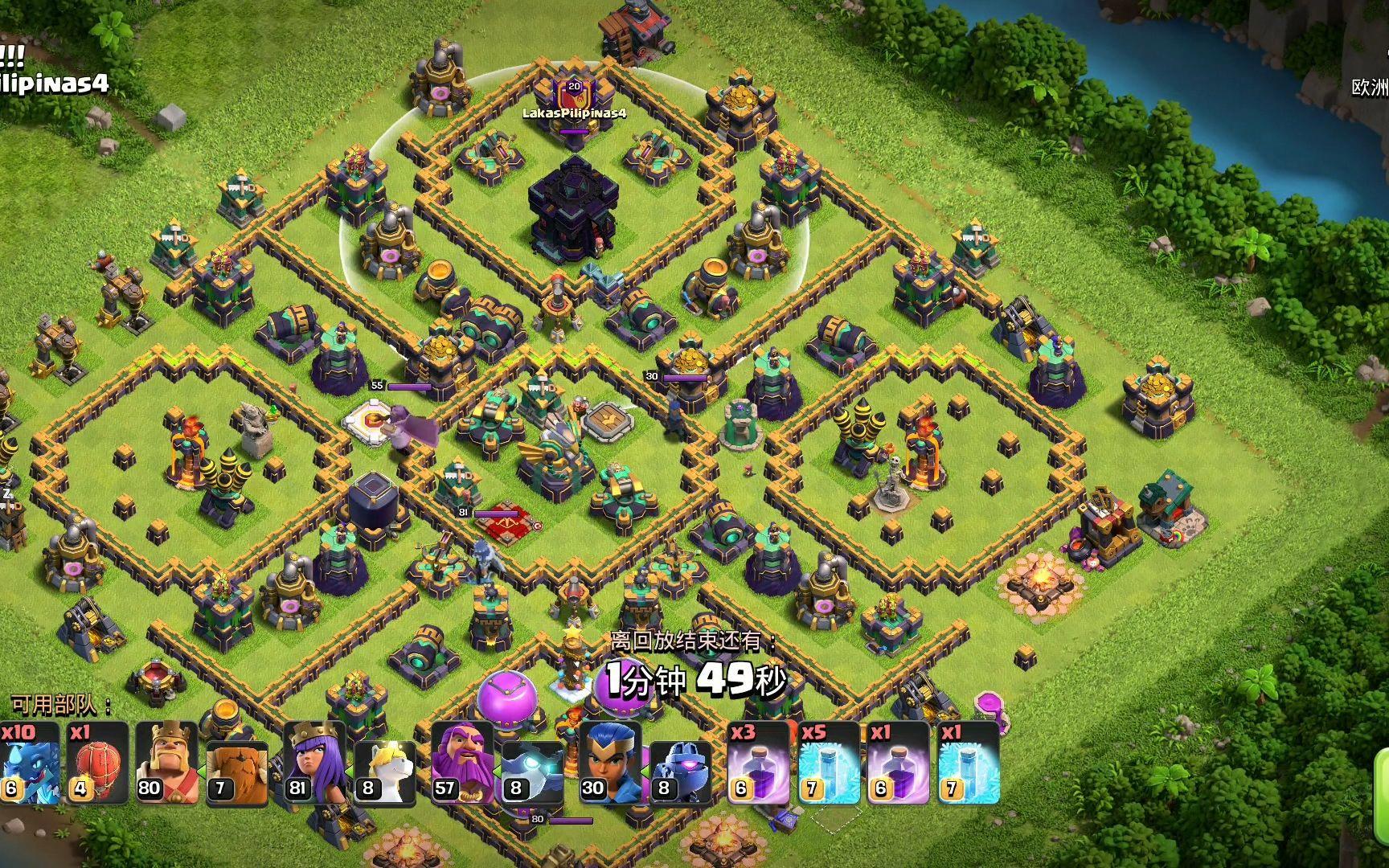
Task: Select the red Balloon troop card
Action: click(98, 764)
